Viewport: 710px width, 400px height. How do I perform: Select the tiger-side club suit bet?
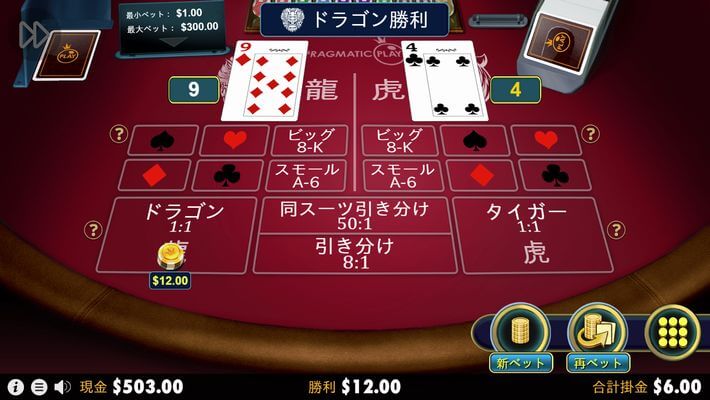(554, 175)
